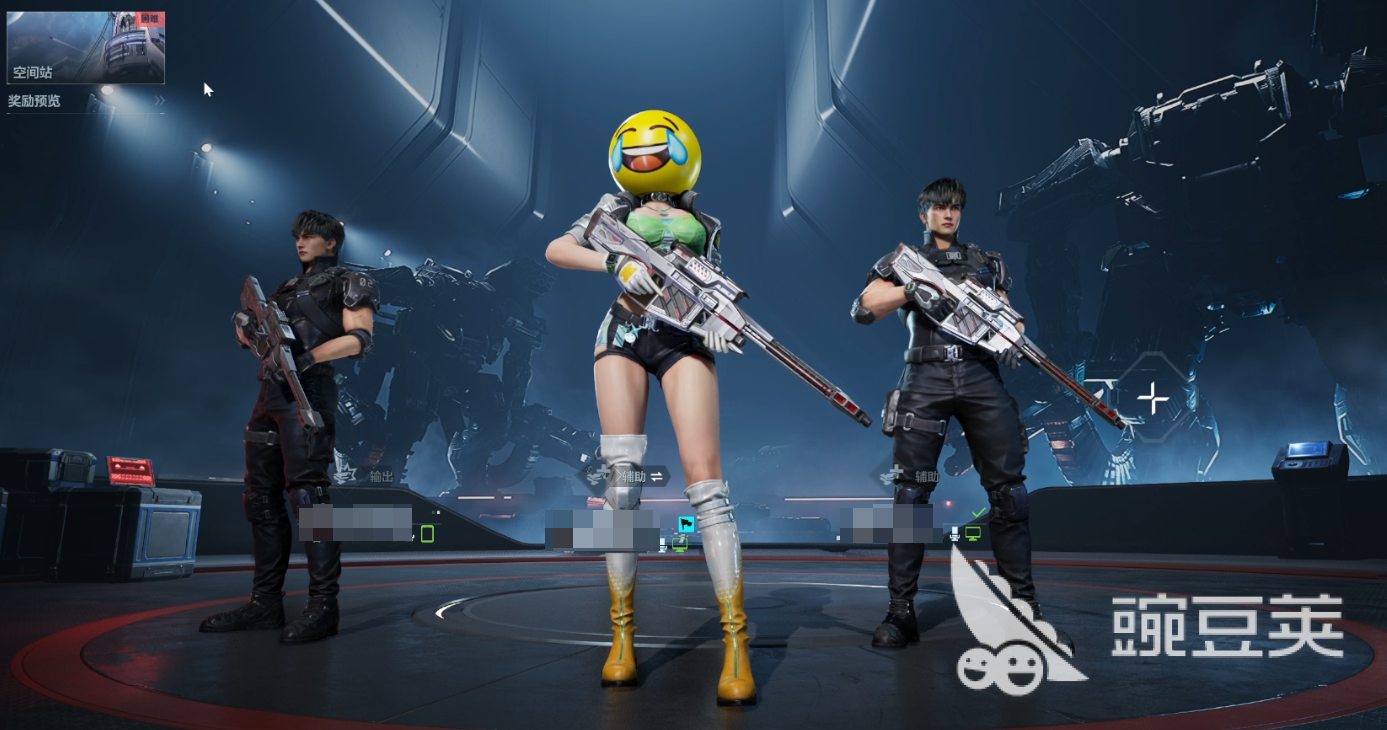
Task: Expand the 奖励预览 rewards preview
Action: 86,101
